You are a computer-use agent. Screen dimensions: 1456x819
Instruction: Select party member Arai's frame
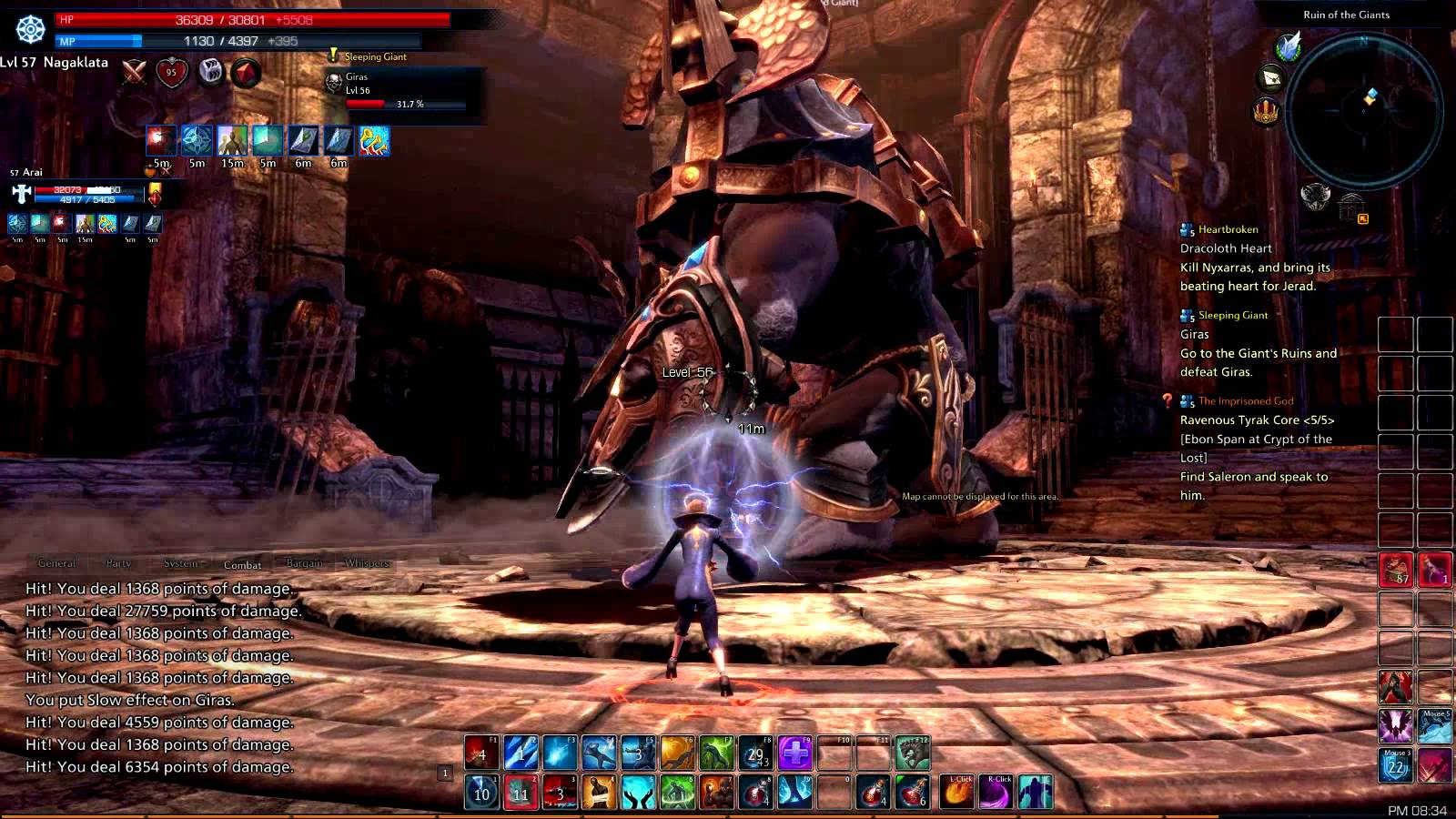coord(82,193)
